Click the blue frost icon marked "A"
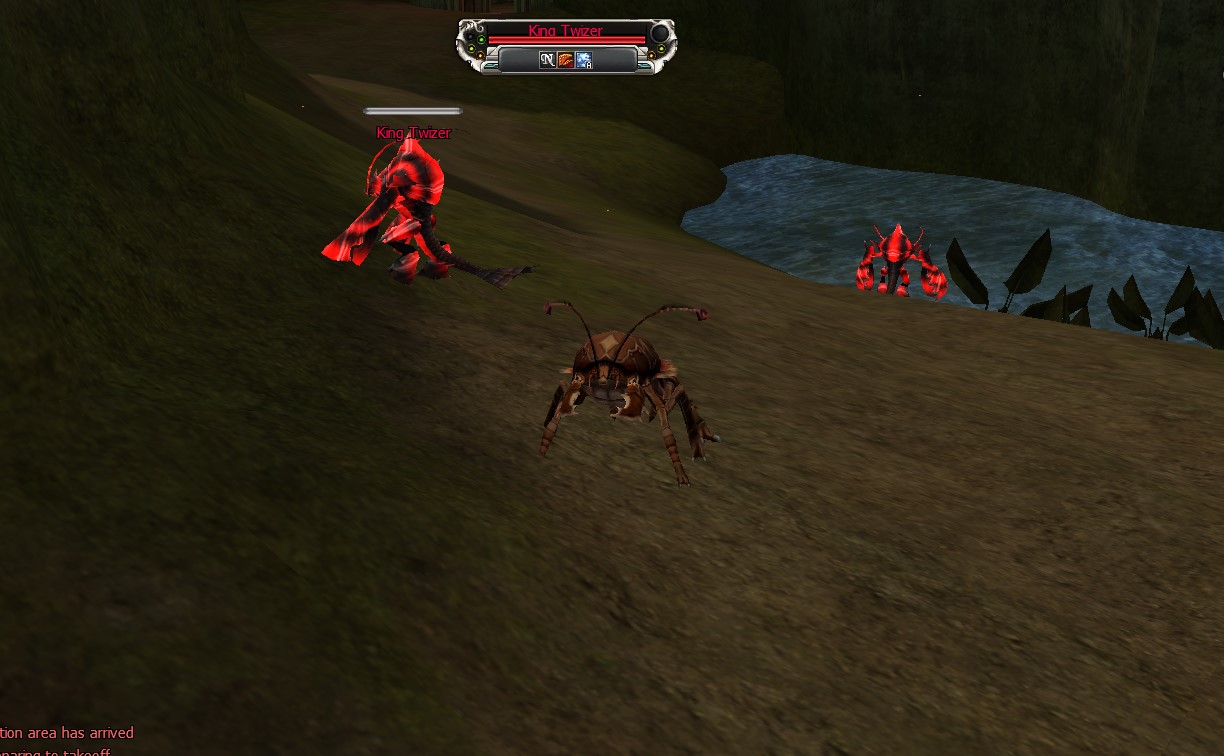Screen dimensions: 1224x756 coord(584,60)
